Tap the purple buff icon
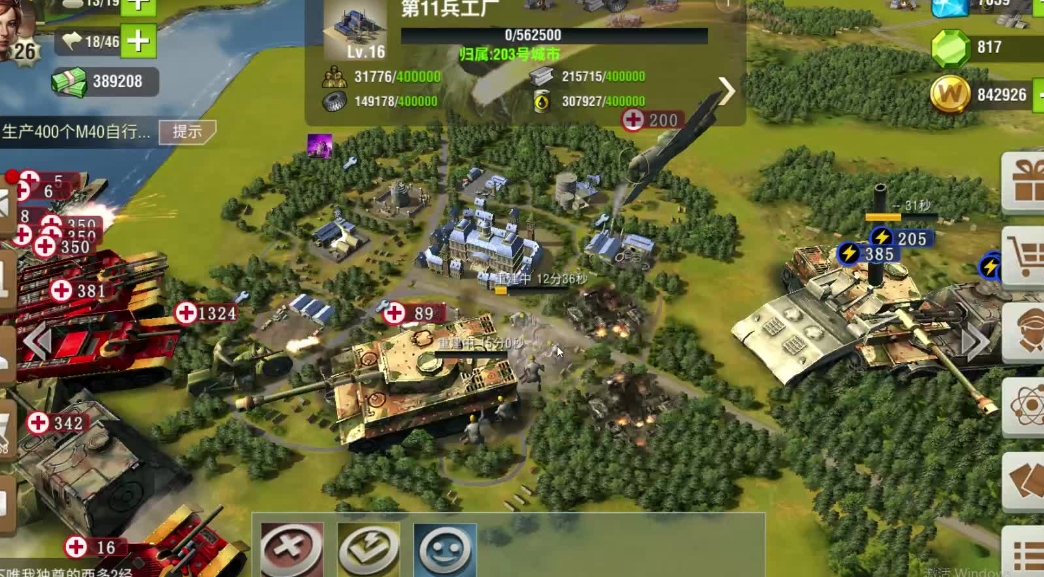 319,144
